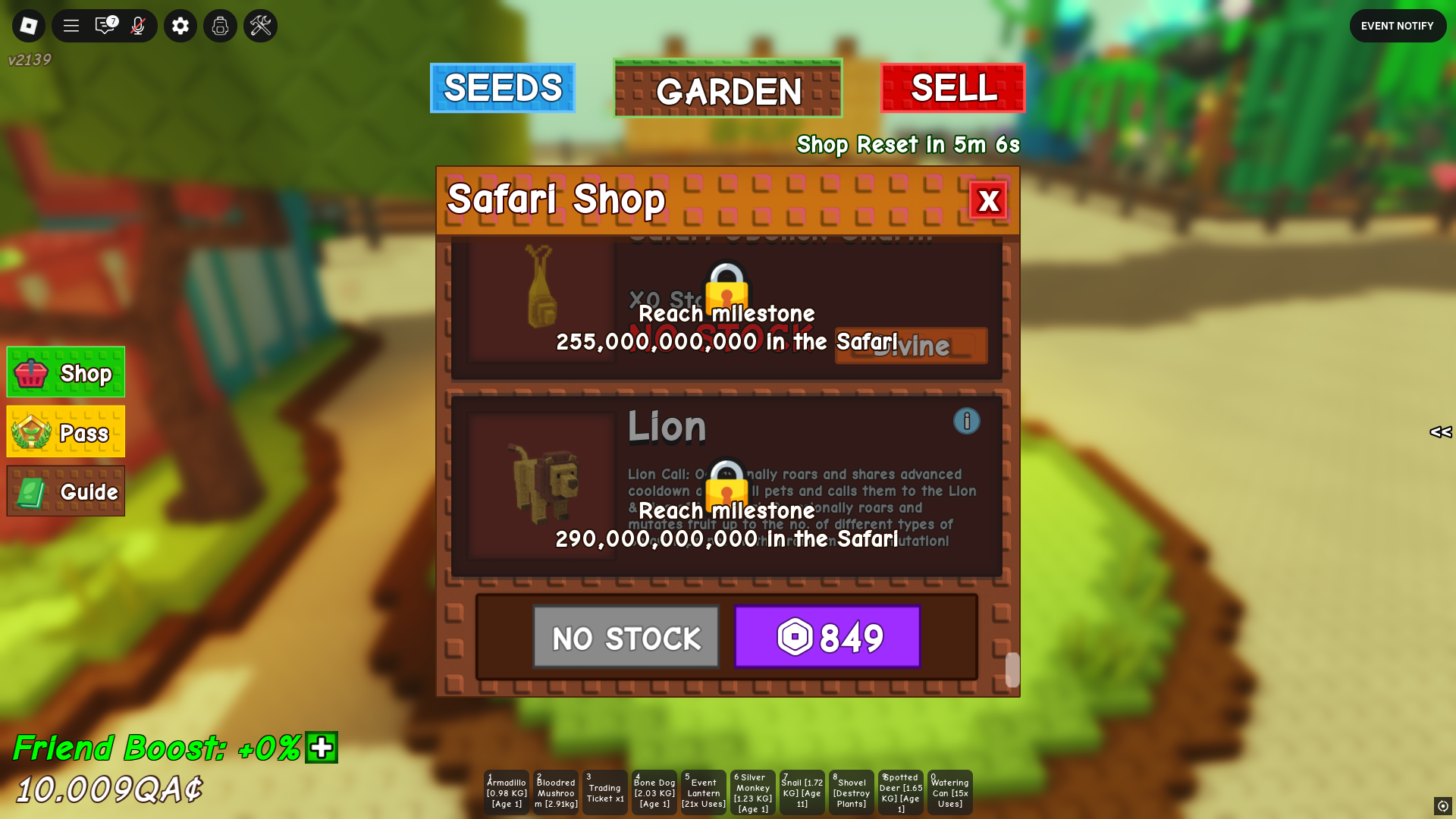The width and height of the screenshot is (1456, 819).
Task: Open the Guide book icon
Action: pos(65,491)
